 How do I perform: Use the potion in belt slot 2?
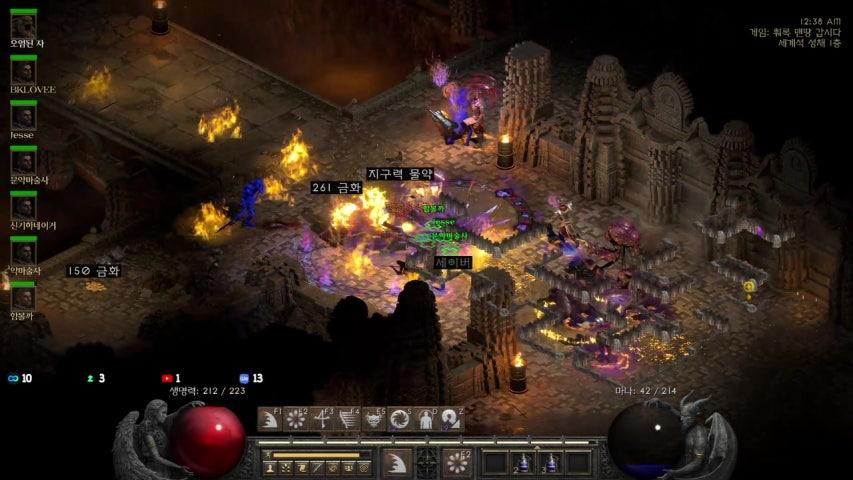point(522,462)
